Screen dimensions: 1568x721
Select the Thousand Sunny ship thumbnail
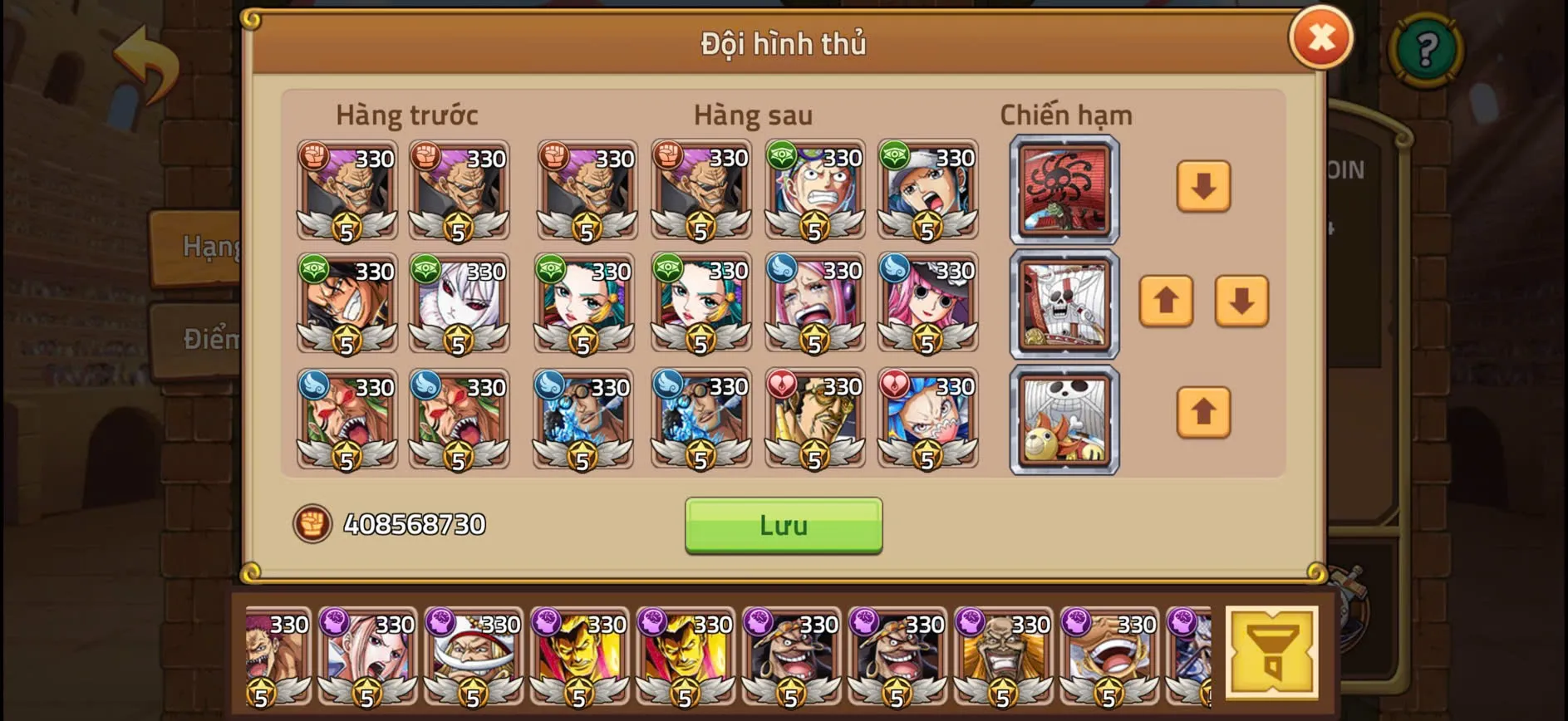(x=1064, y=419)
